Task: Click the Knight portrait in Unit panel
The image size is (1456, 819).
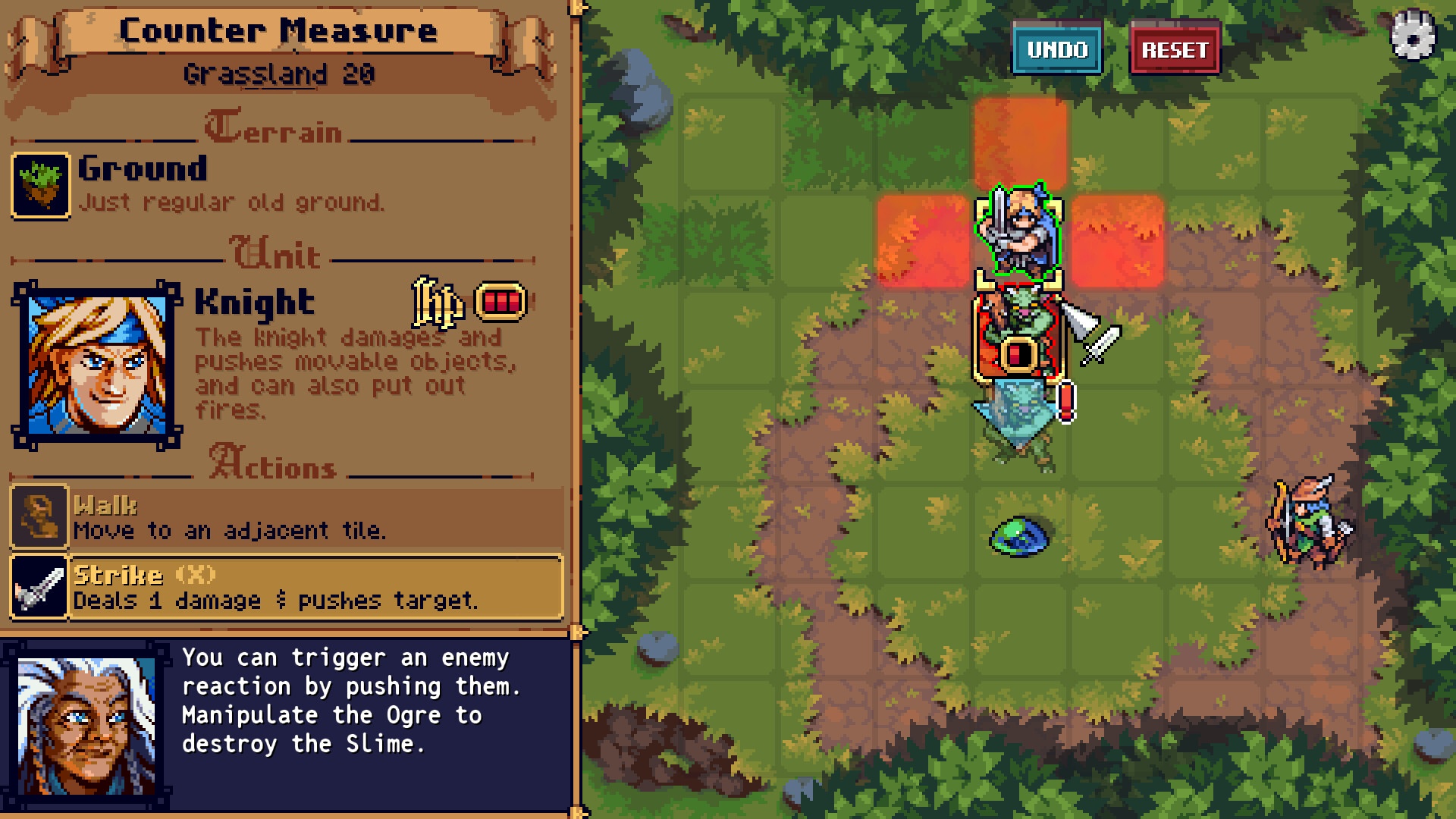Action: click(97, 366)
